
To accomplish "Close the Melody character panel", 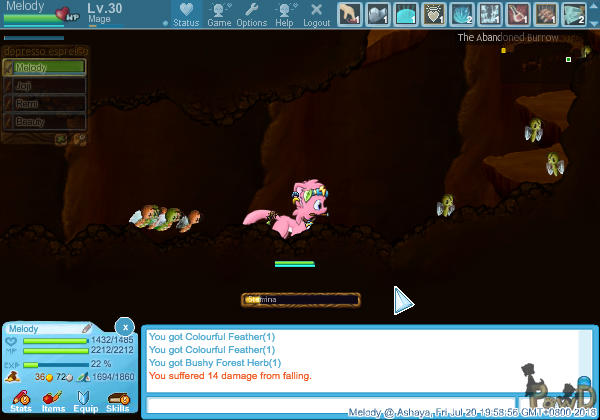I will click(x=124, y=327).
